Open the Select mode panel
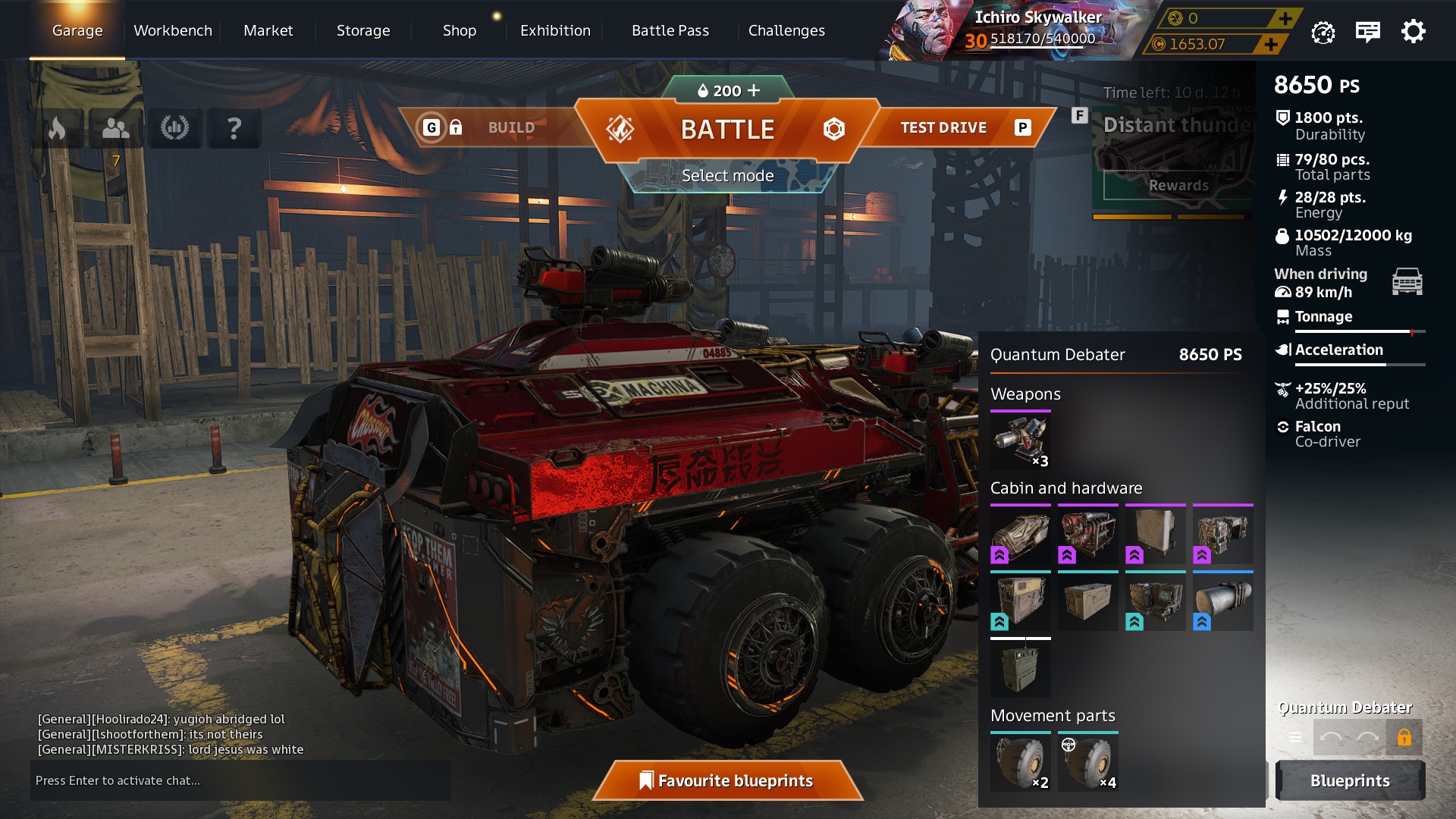 [x=727, y=176]
